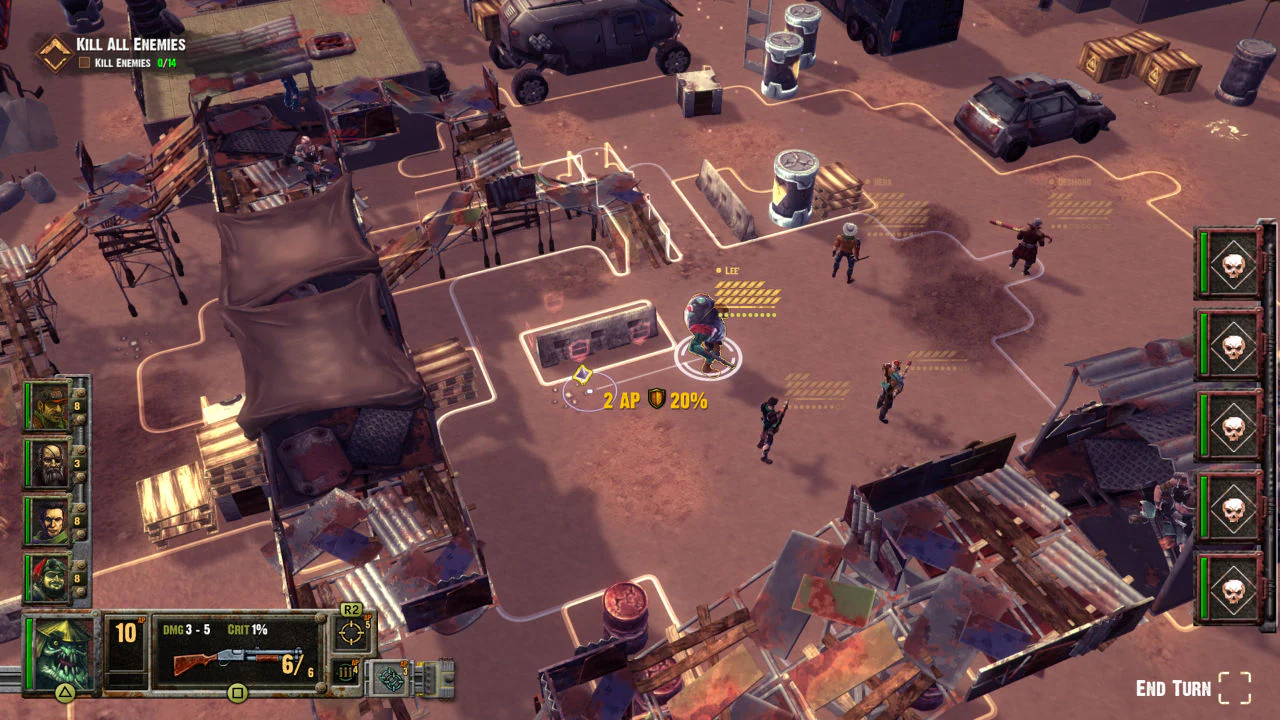
Task: Click the R2 badge above the reticle skill
Action: (x=351, y=607)
